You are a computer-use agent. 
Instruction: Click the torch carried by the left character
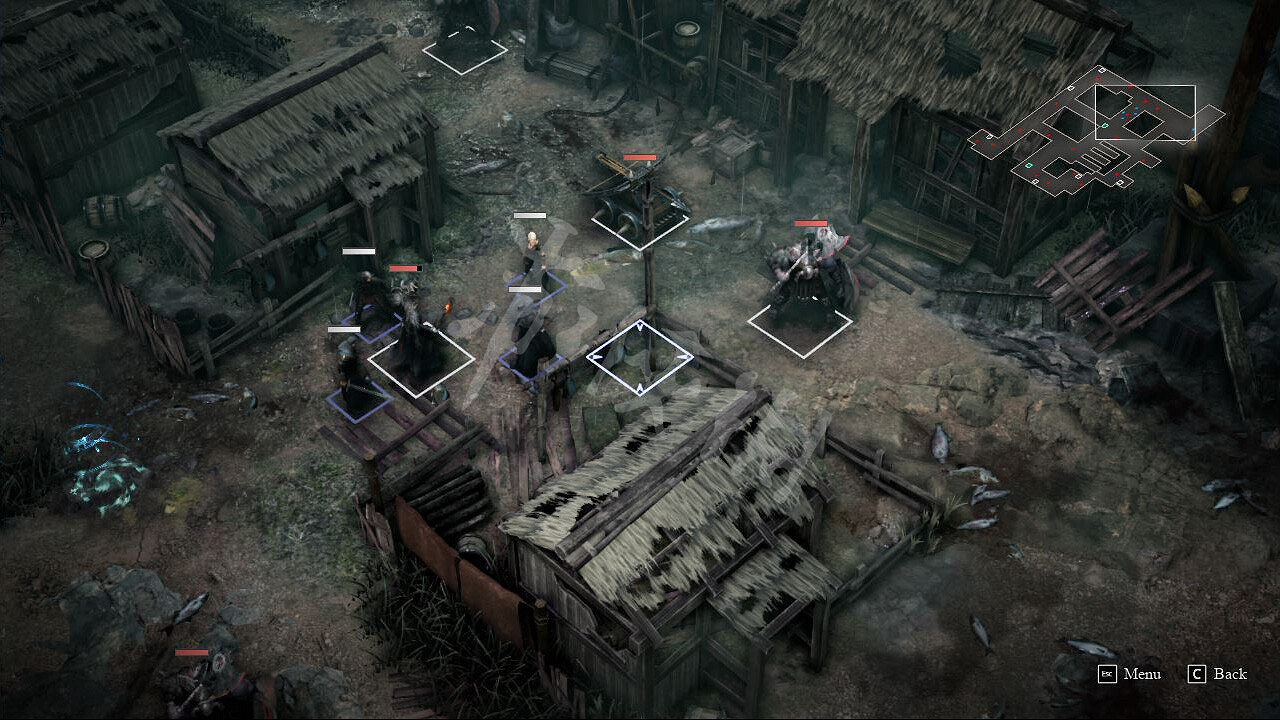(x=447, y=306)
